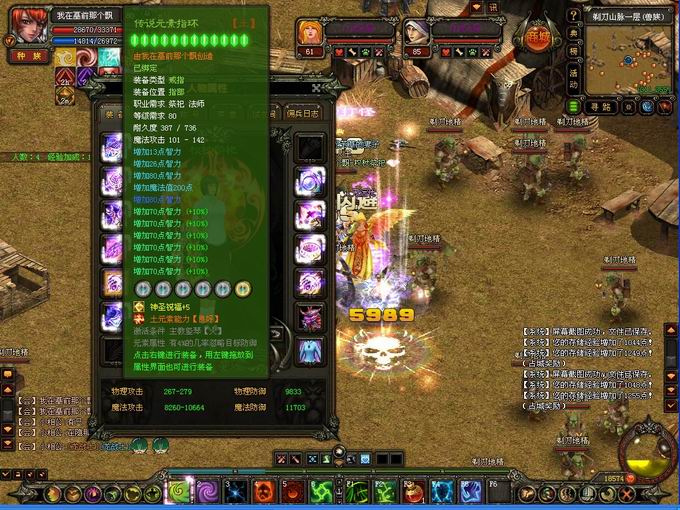Click the empty F6 hotbar slot
Screen dimensions: 680x510
pos(500,491)
